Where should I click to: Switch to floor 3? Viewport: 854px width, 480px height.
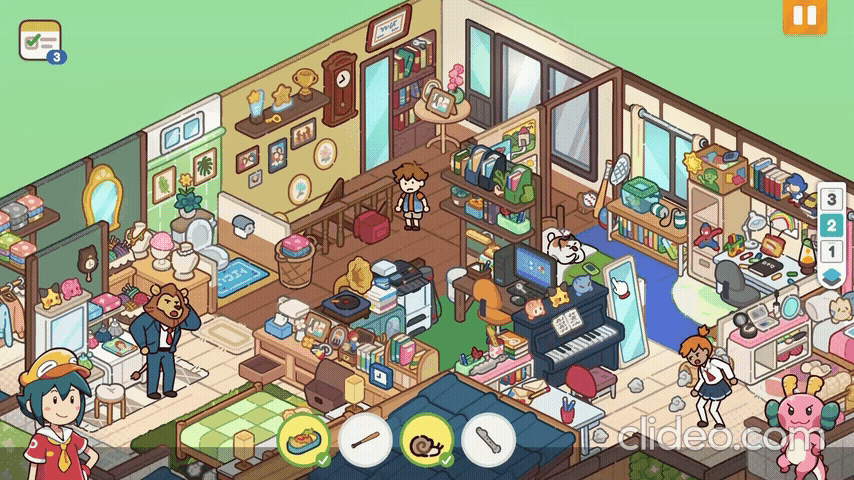(x=830, y=199)
